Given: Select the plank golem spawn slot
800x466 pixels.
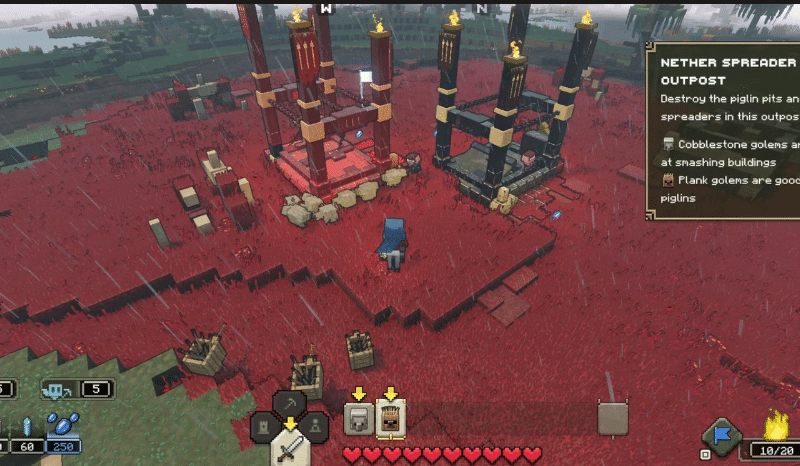Looking at the screenshot, I should 390,420.
